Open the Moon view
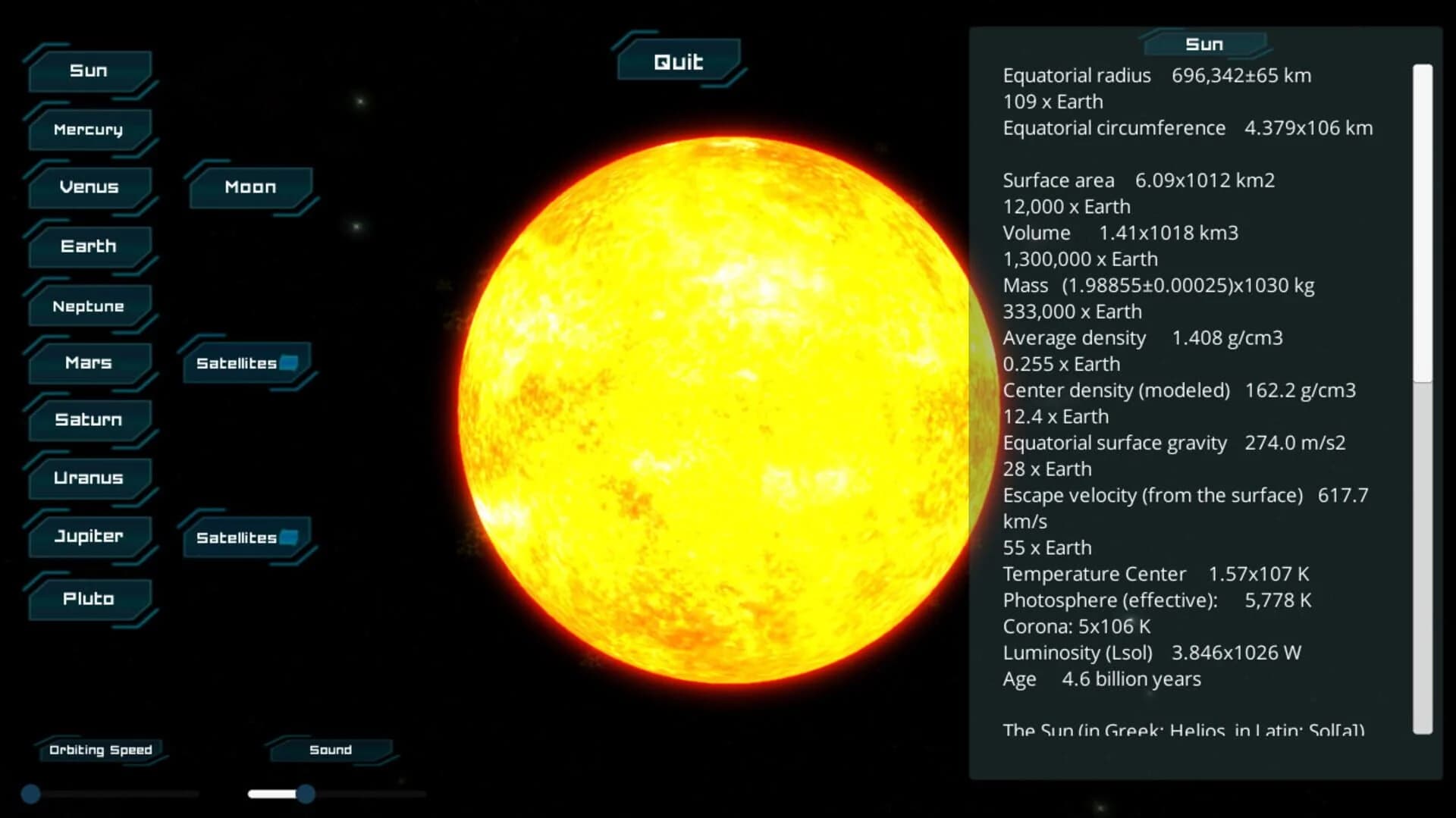1456x818 pixels. (x=250, y=187)
